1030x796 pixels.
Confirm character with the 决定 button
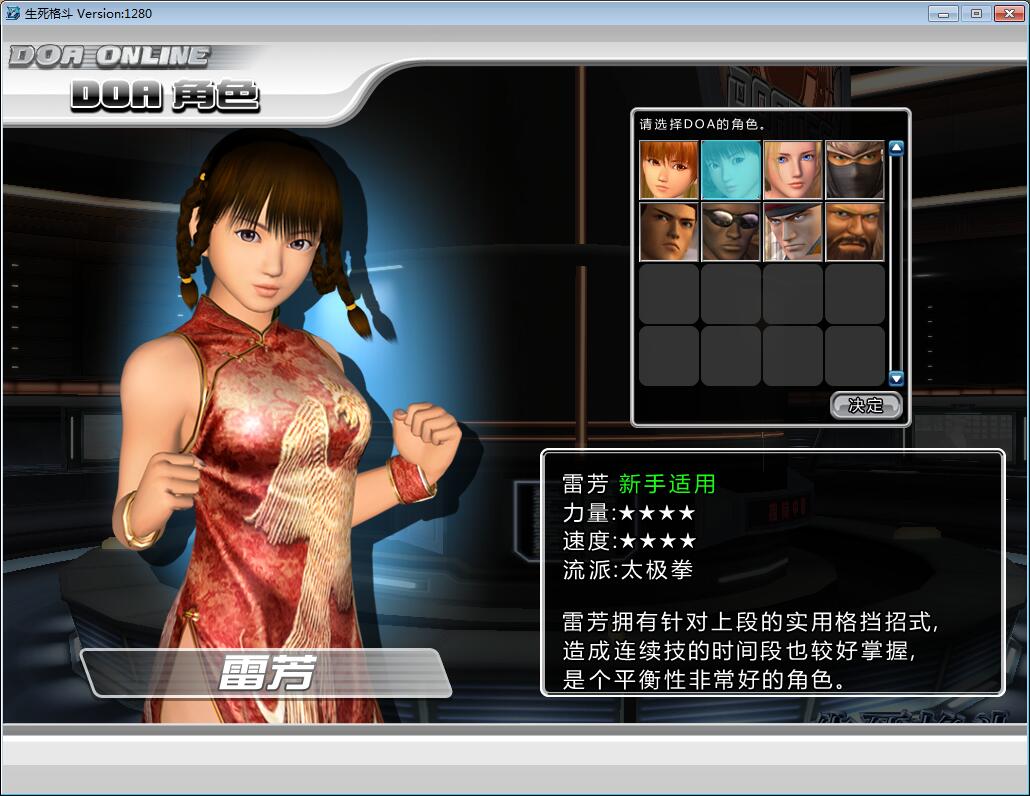(866, 405)
